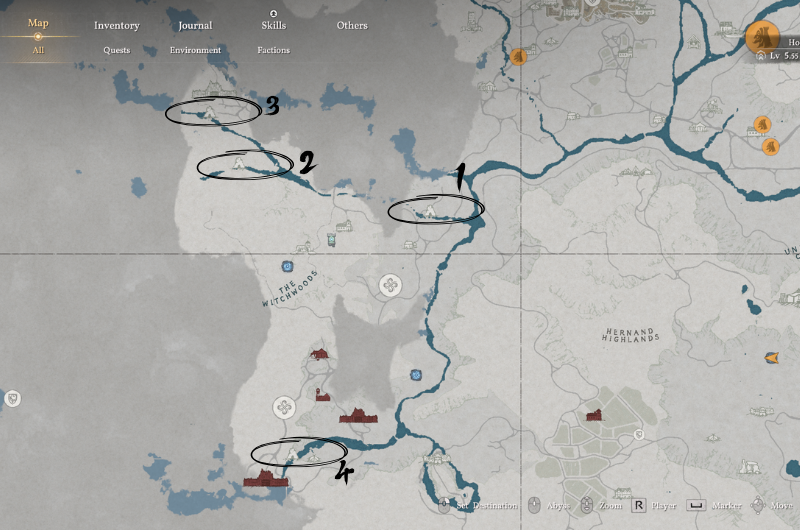Screen dimensions: 800x530
Task: Open the Journal tab
Action: coord(195,25)
